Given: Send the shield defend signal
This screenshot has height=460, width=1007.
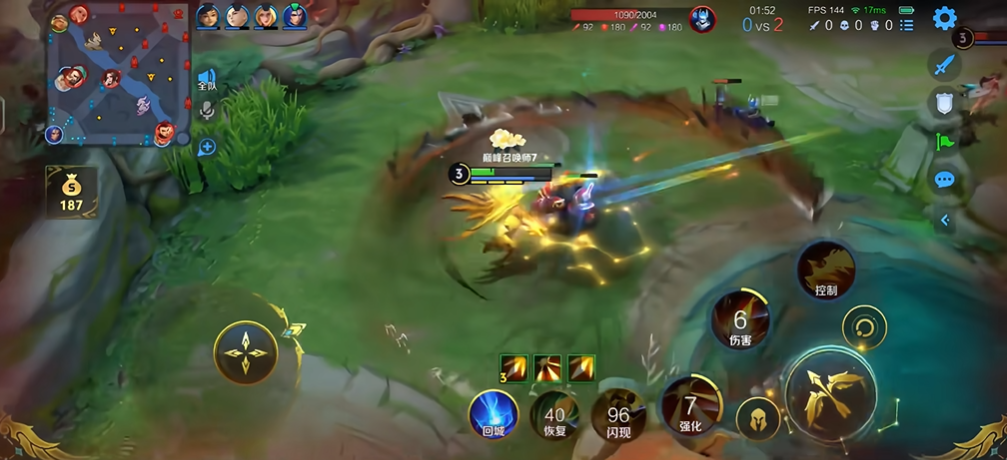Looking at the screenshot, I should (x=944, y=102).
